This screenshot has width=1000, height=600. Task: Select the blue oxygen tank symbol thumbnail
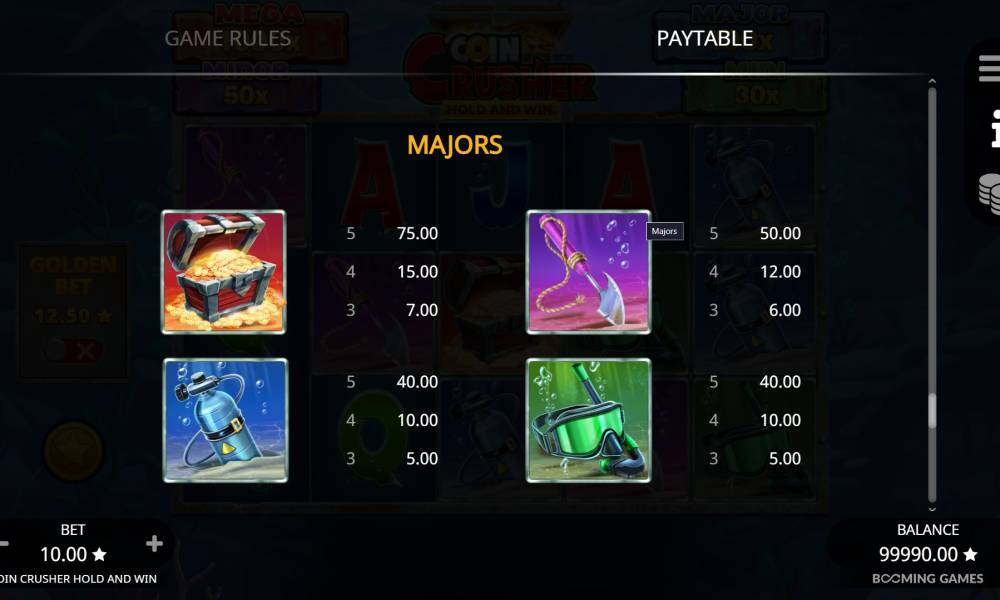[x=223, y=420]
